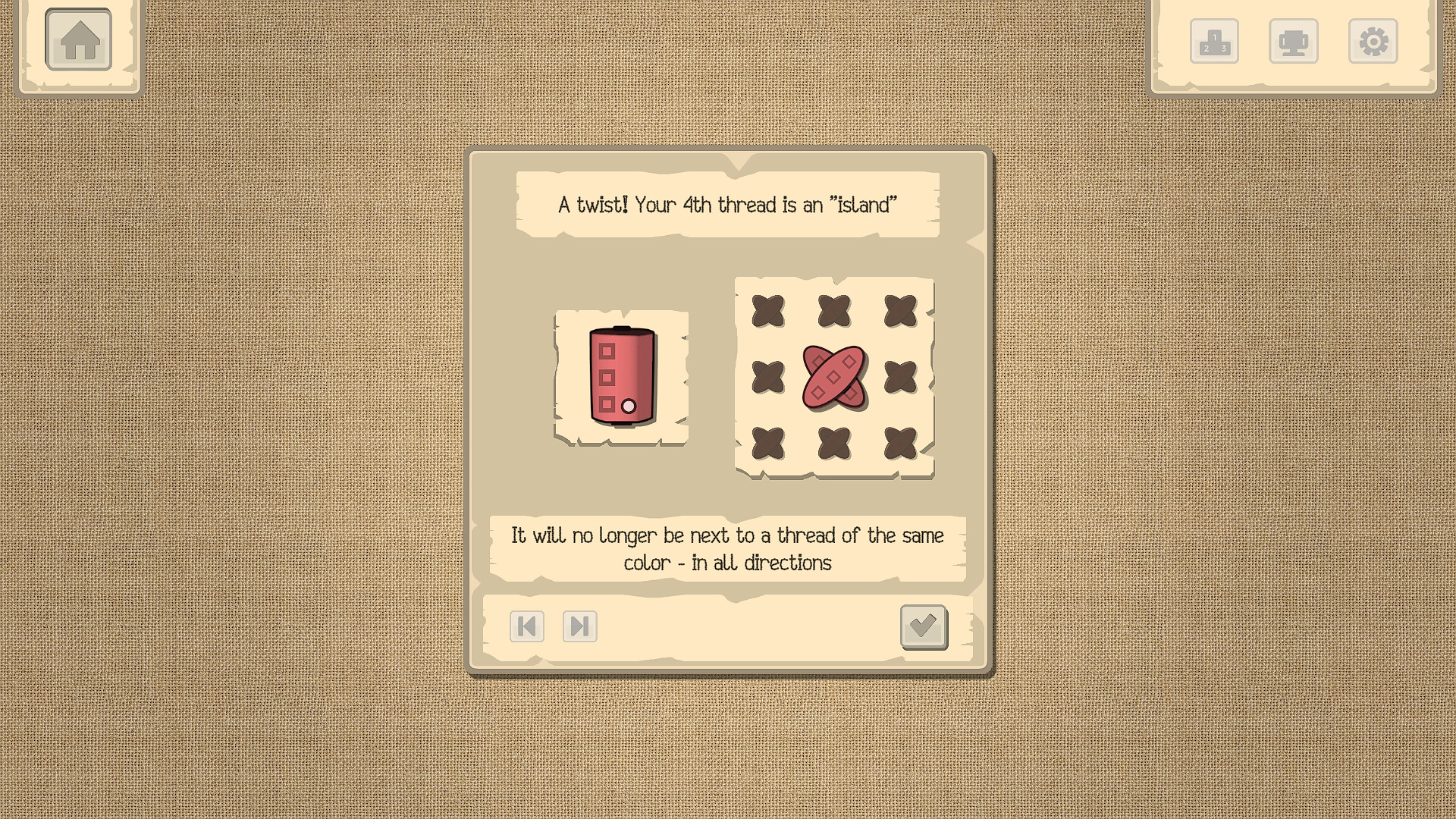Select the X mark left of the bandage
This screenshot has width=1456, height=819.
770,374
